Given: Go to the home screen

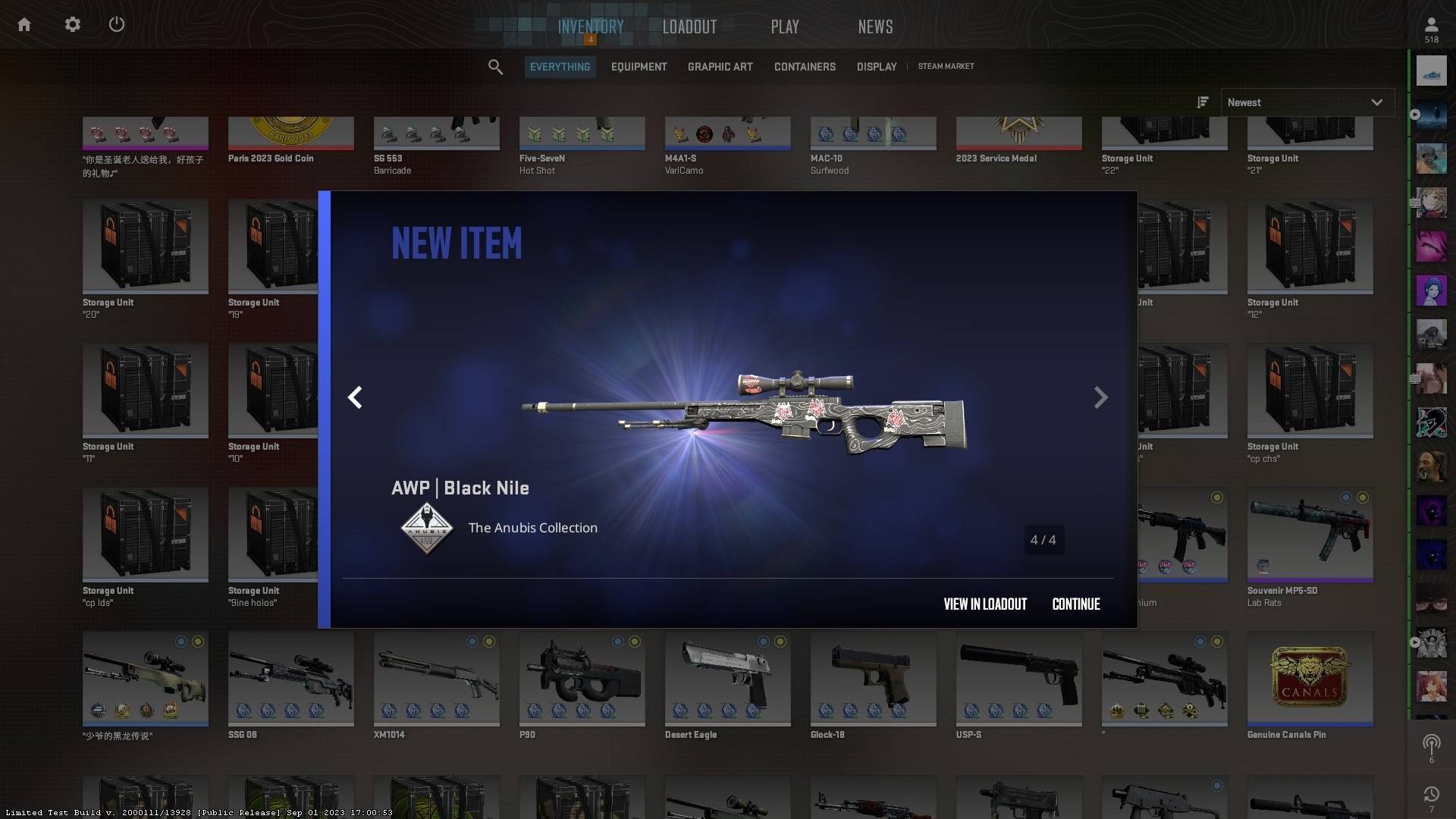Looking at the screenshot, I should (x=24, y=25).
